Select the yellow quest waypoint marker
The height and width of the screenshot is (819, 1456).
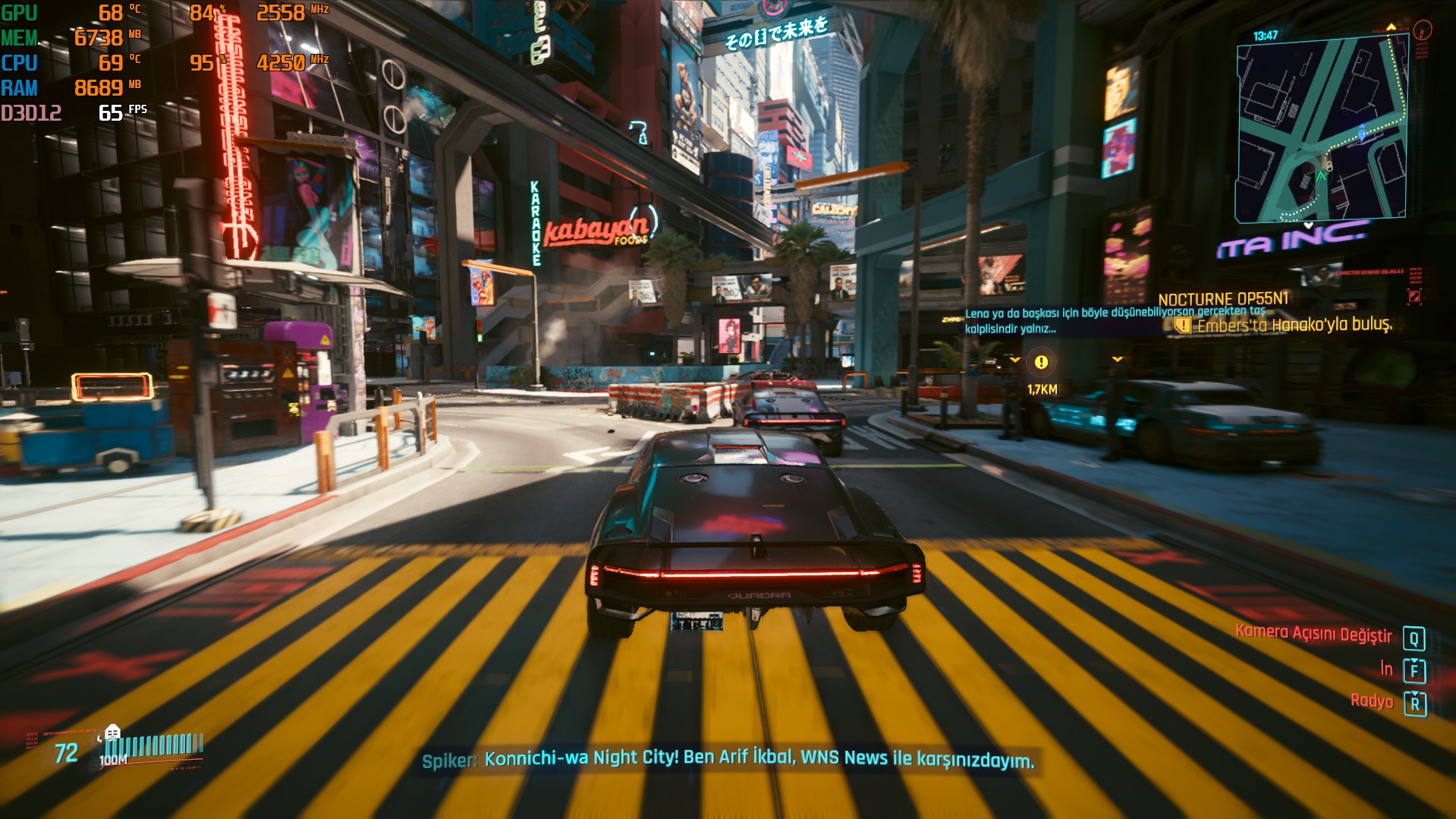tap(1042, 363)
